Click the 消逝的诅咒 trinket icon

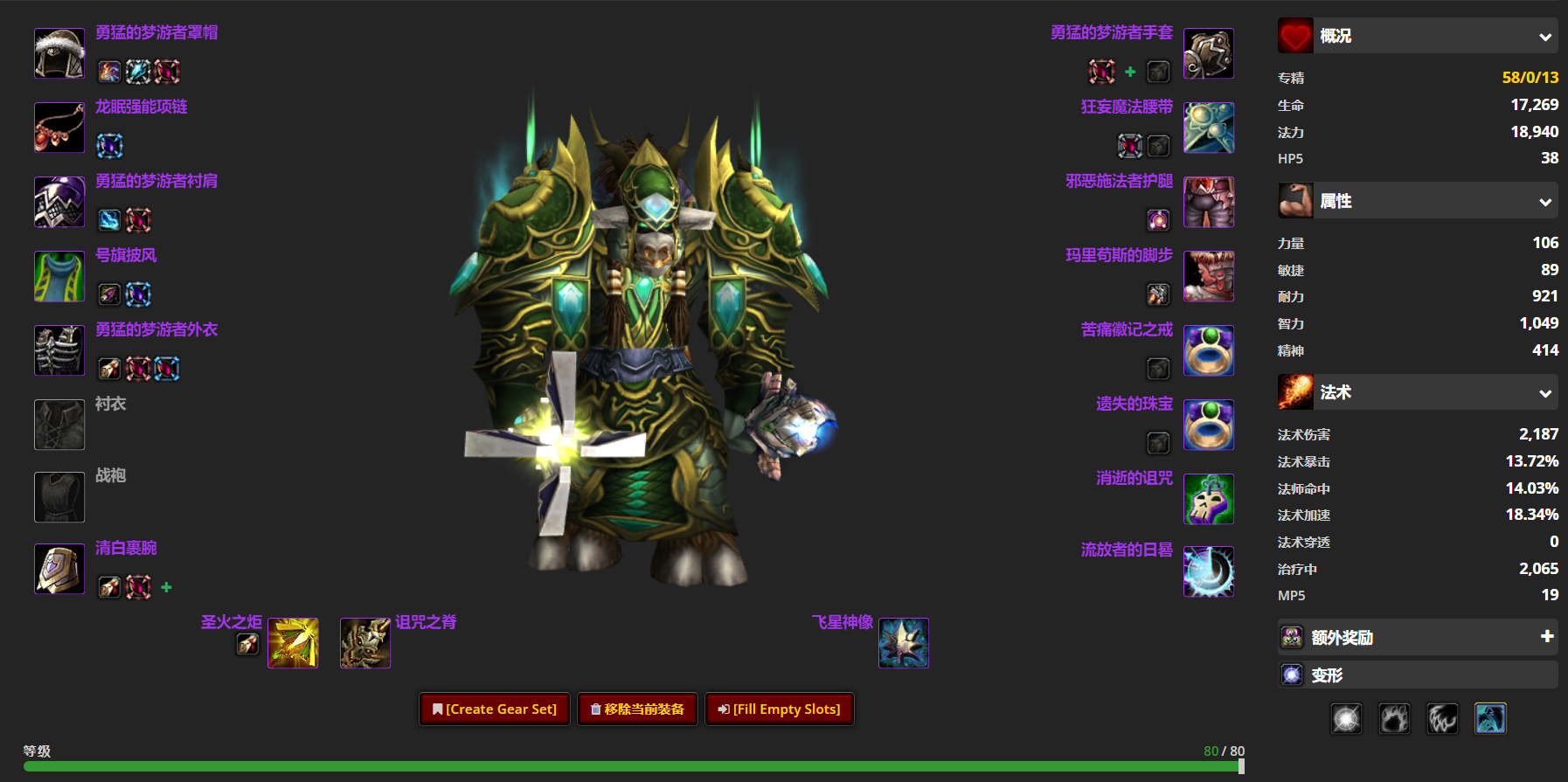pyautogui.click(x=1209, y=498)
